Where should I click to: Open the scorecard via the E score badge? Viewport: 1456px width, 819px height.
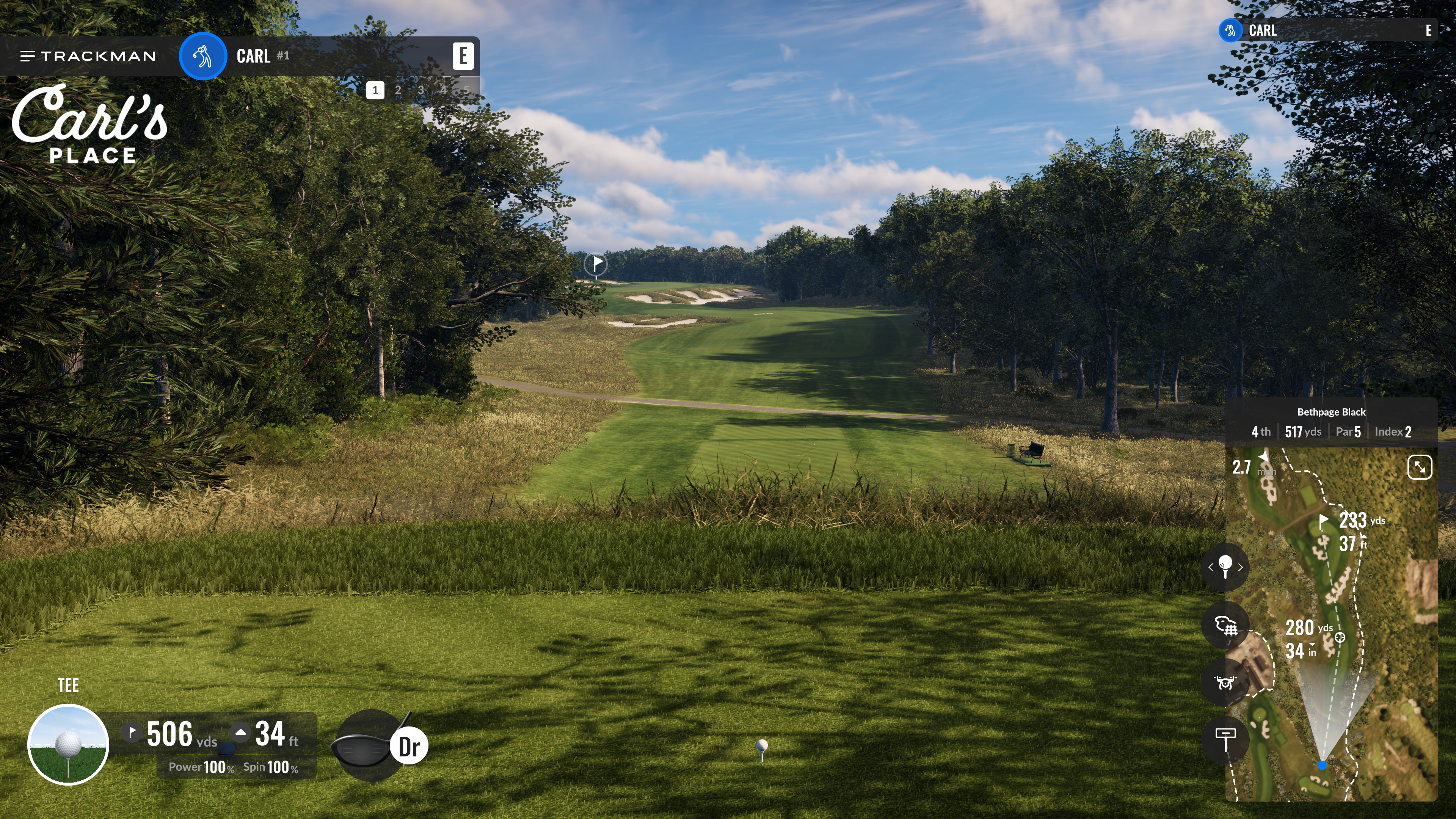(x=462, y=56)
